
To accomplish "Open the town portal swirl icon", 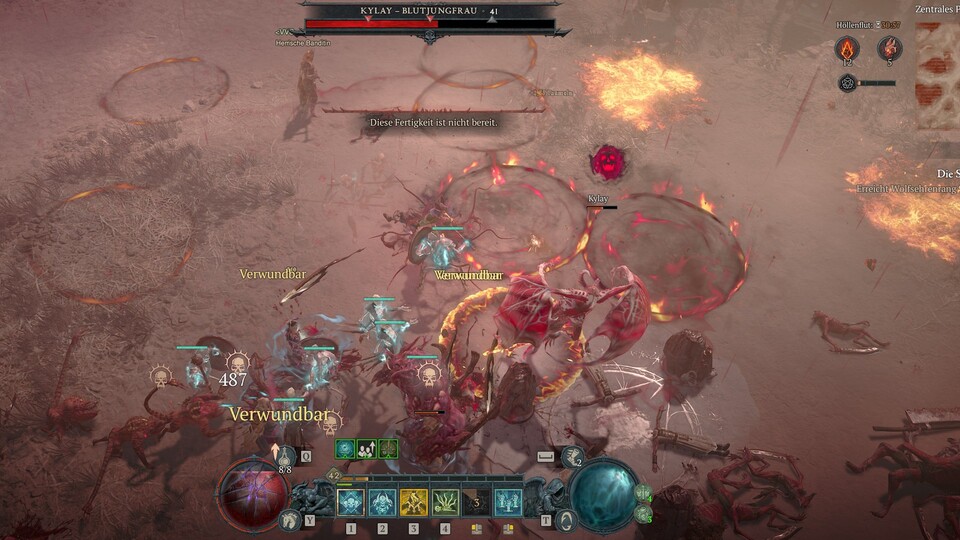I will 567,519.
